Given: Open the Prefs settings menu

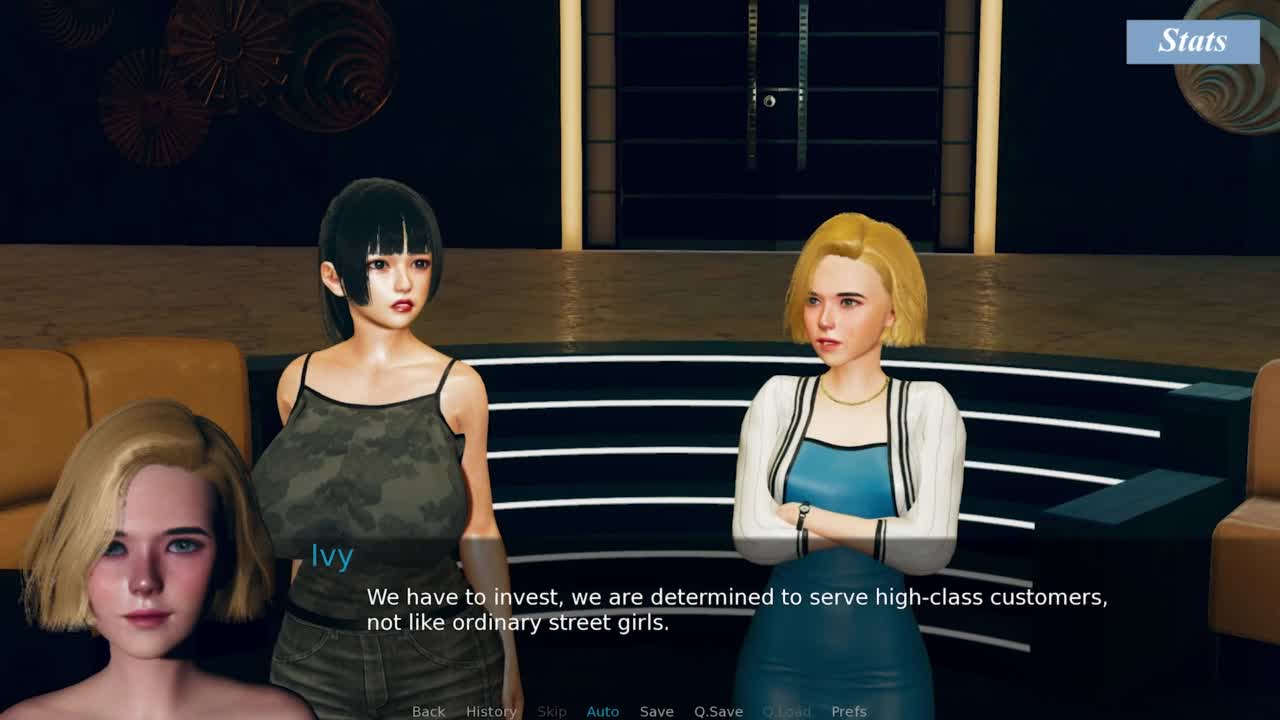Looking at the screenshot, I should click(849, 711).
